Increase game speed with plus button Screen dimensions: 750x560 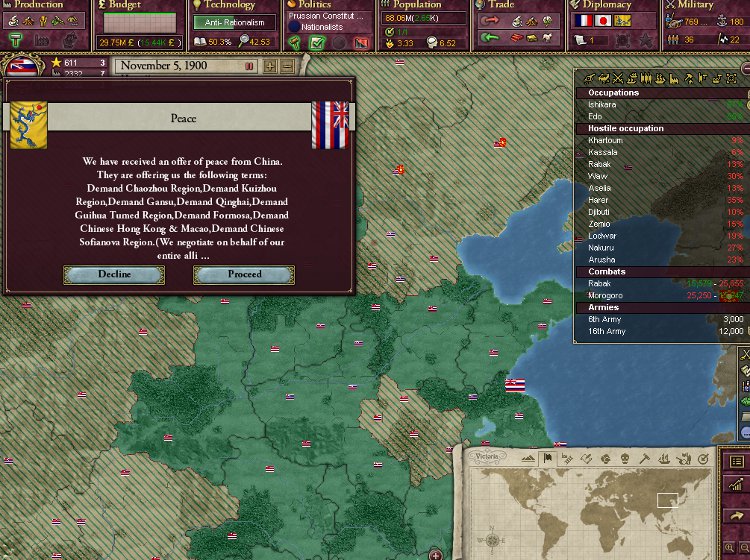coord(269,66)
